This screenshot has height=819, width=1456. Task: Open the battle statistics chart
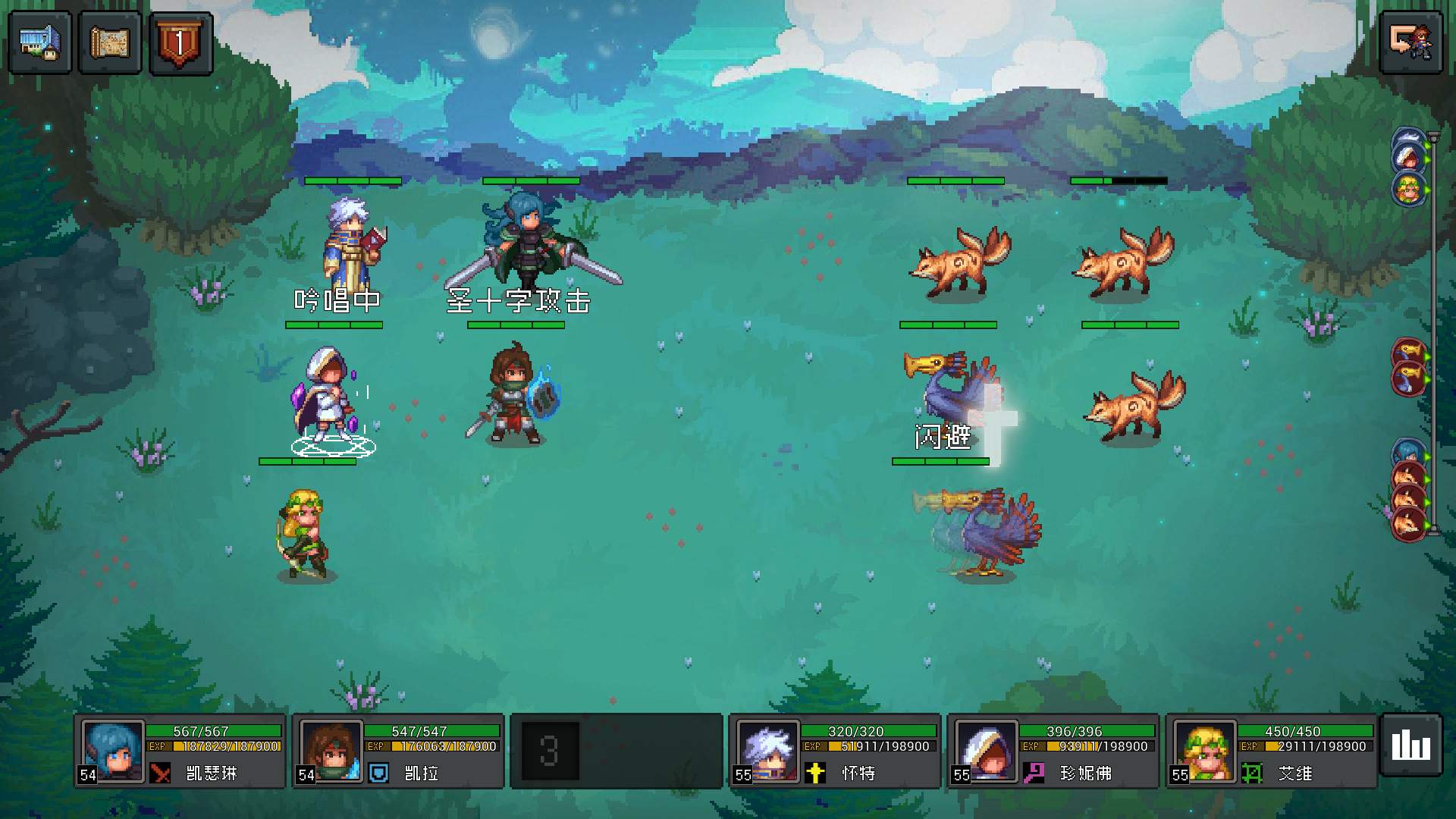click(x=1410, y=745)
